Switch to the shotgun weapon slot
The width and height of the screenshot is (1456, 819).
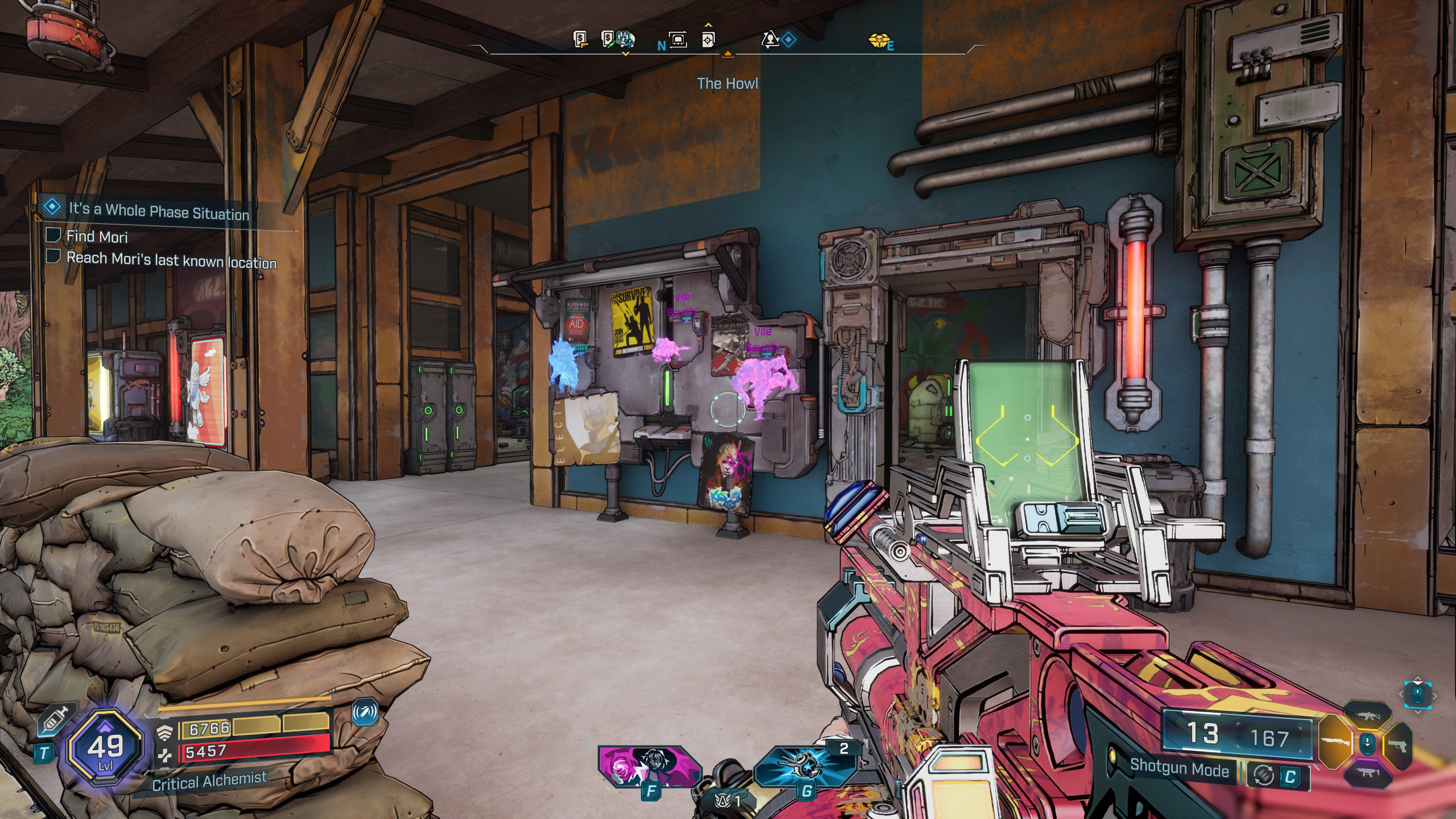click(1334, 742)
